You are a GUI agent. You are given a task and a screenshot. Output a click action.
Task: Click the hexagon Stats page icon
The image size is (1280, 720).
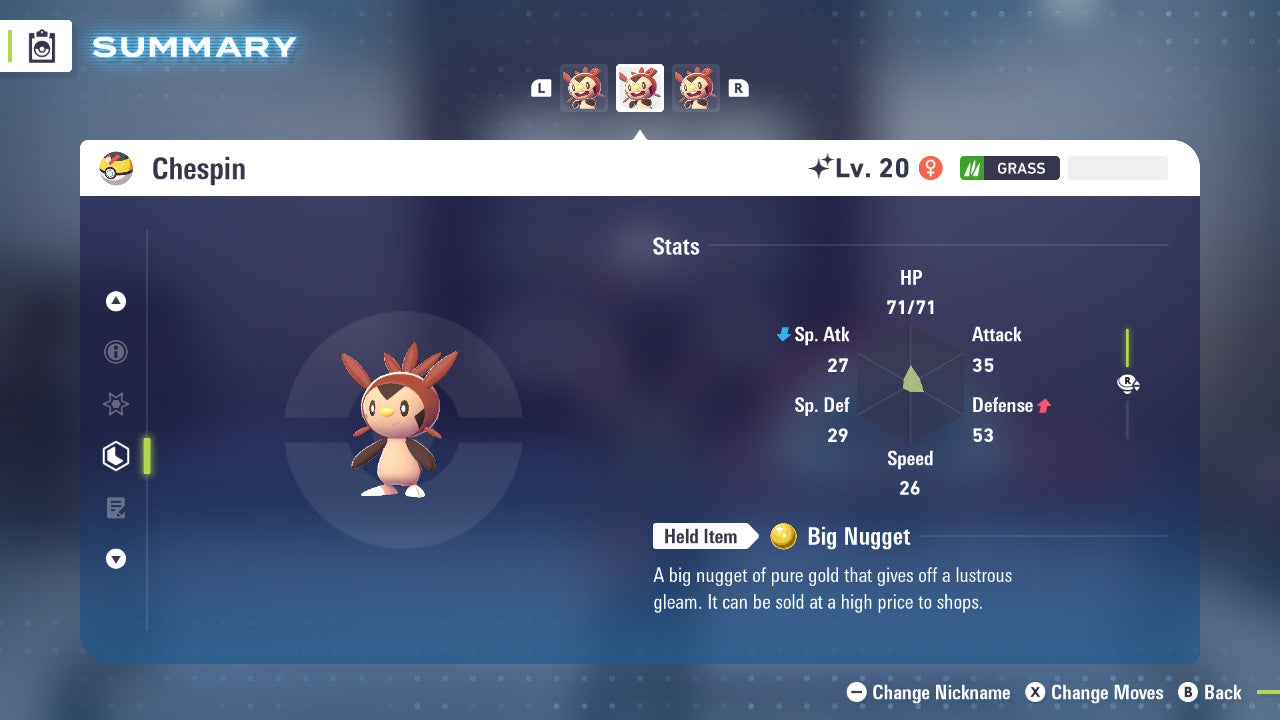pyautogui.click(x=115, y=456)
